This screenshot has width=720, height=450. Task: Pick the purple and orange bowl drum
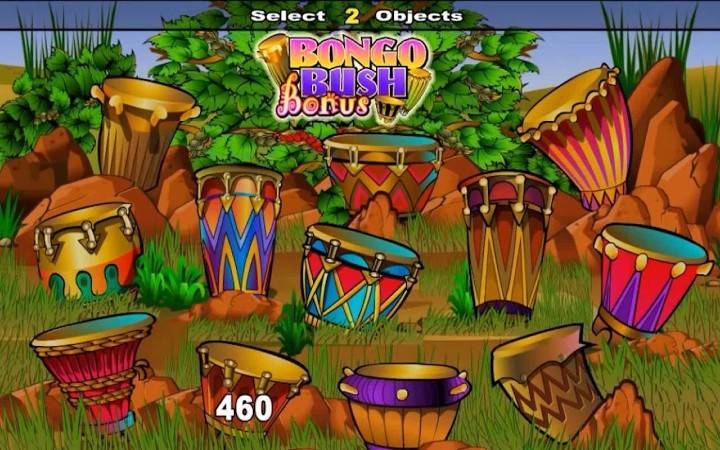[404, 403]
